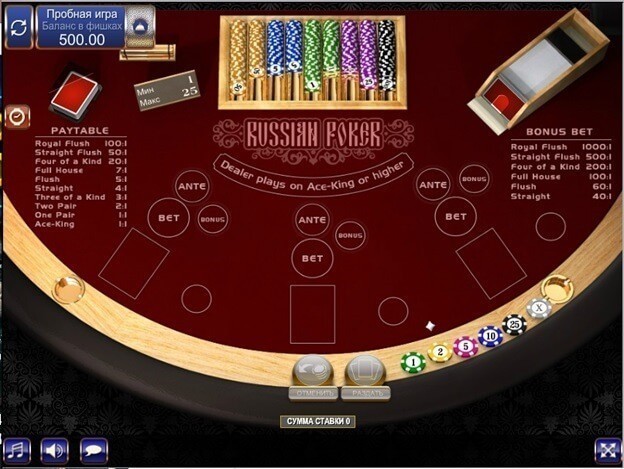Toggle the background music button

pyautogui.click(x=17, y=451)
